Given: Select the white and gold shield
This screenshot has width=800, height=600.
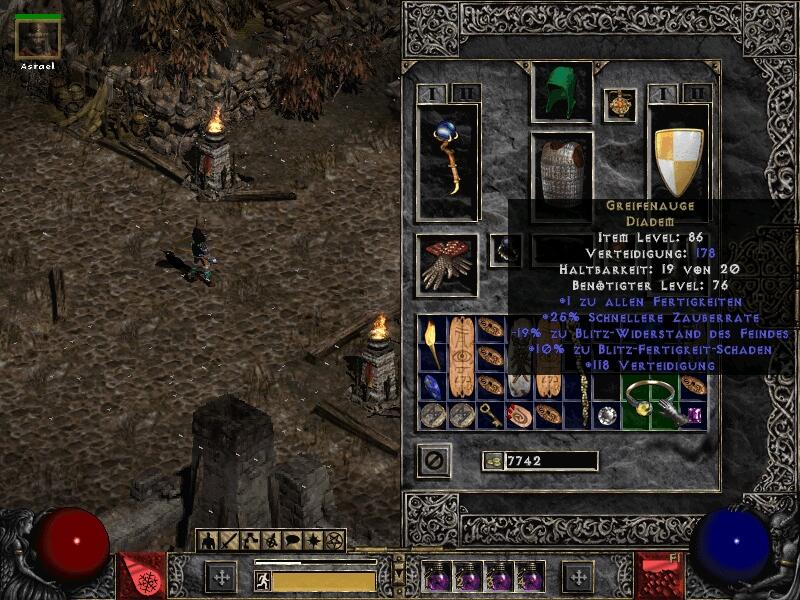Looking at the screenshot, I should click(x=678, y=160).
